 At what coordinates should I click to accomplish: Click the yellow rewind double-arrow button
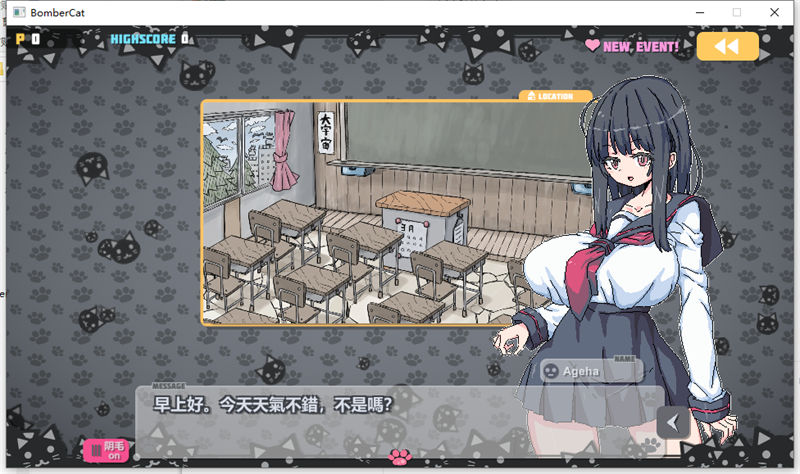coord(727,46)
